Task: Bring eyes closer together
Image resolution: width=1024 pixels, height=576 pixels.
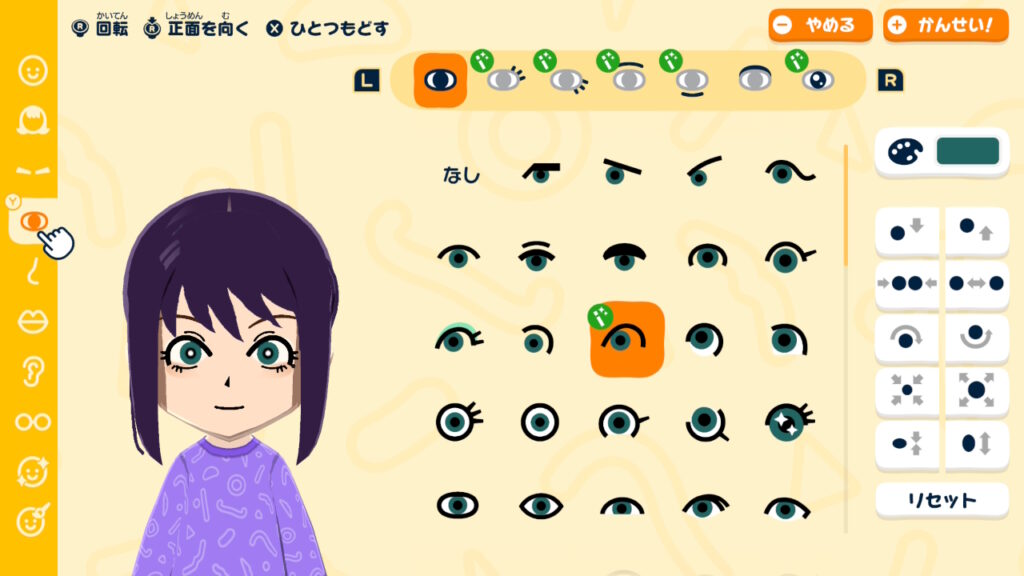Action: [907, 284]
